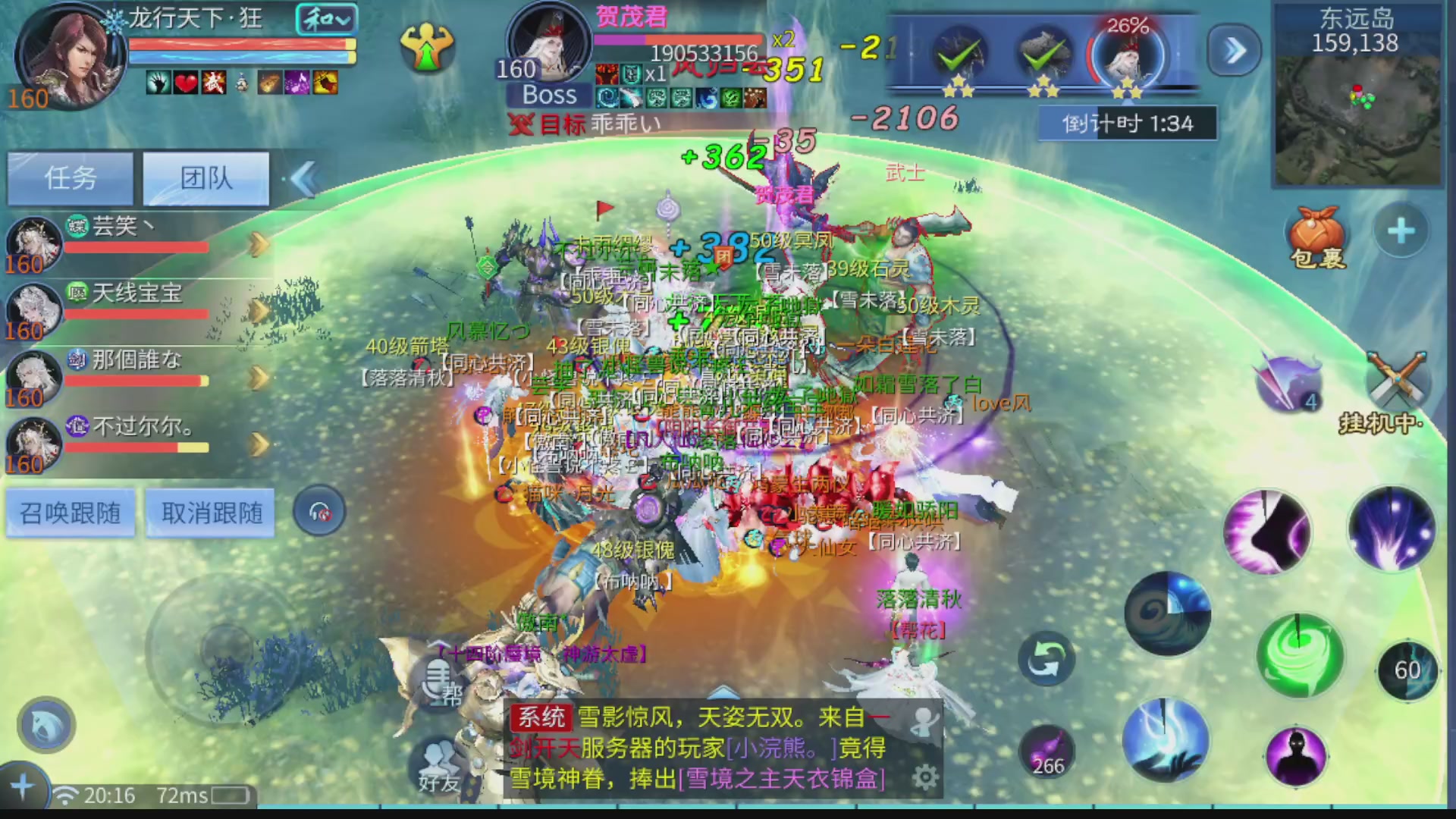Switch to the 团队 tab
The height and width of the screenshot is (819, 1456).
point(206,177)
